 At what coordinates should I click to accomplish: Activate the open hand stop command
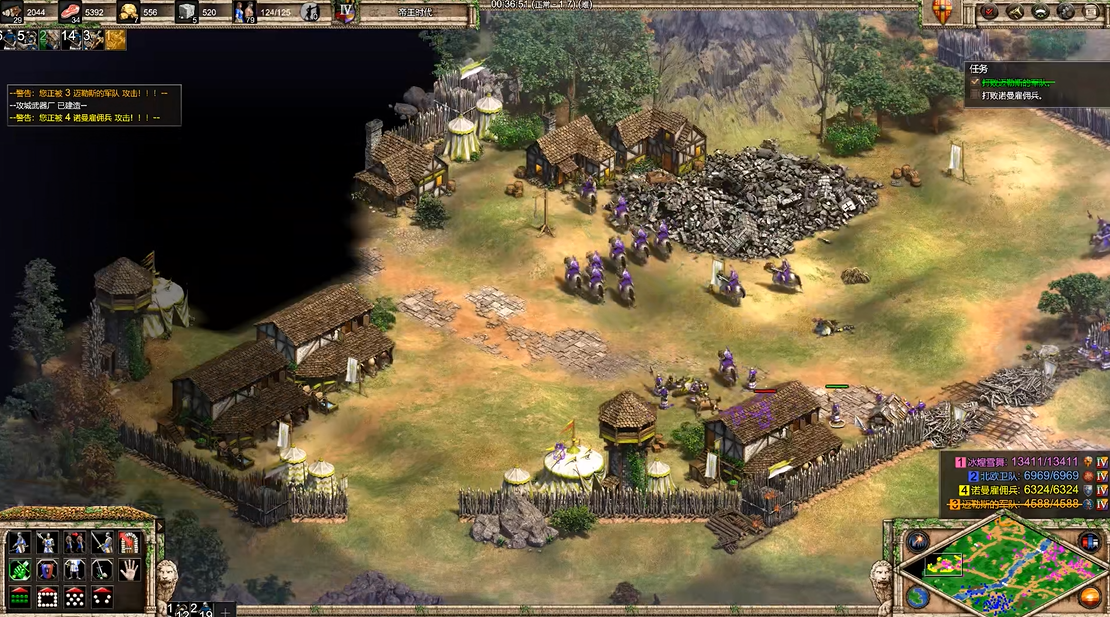tap(128, 570)
